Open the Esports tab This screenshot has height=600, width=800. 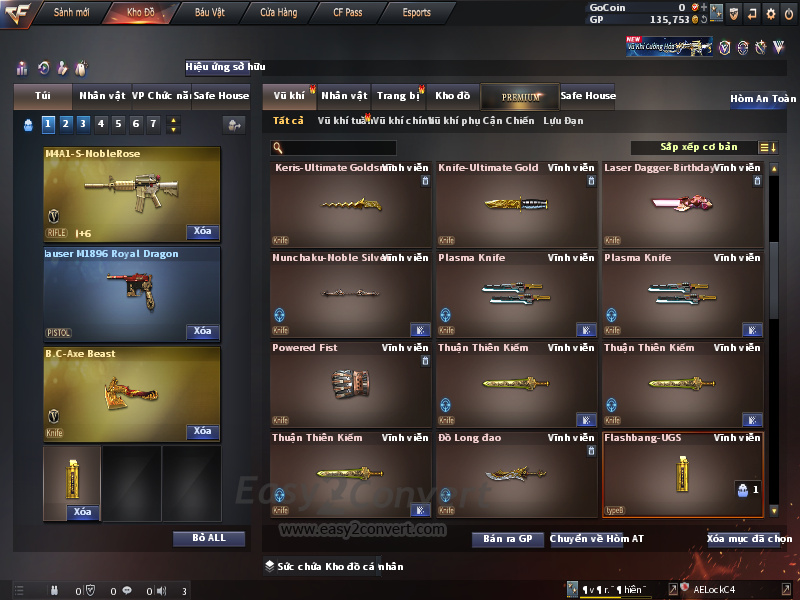pos(416,13)
